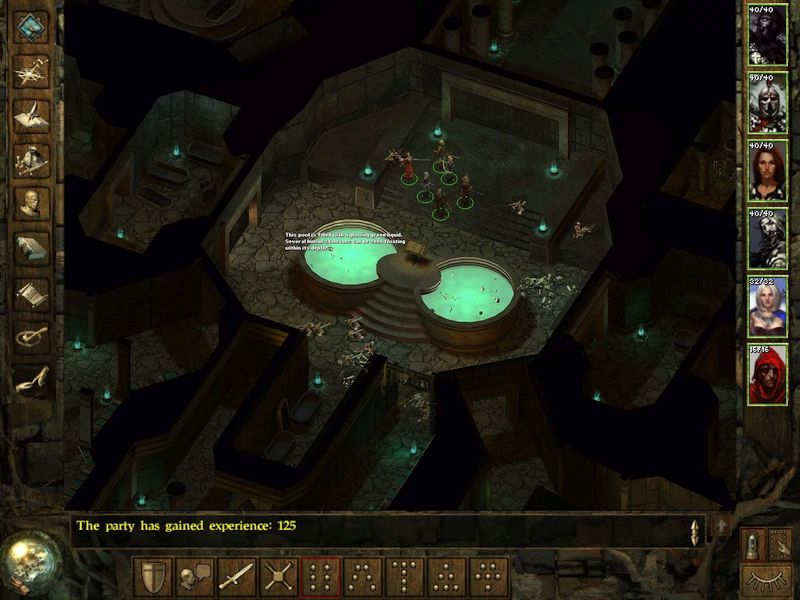Screen dimensions: 800x600
Task: Select the blonde woman portrait
Action: (x=768, y=306)
